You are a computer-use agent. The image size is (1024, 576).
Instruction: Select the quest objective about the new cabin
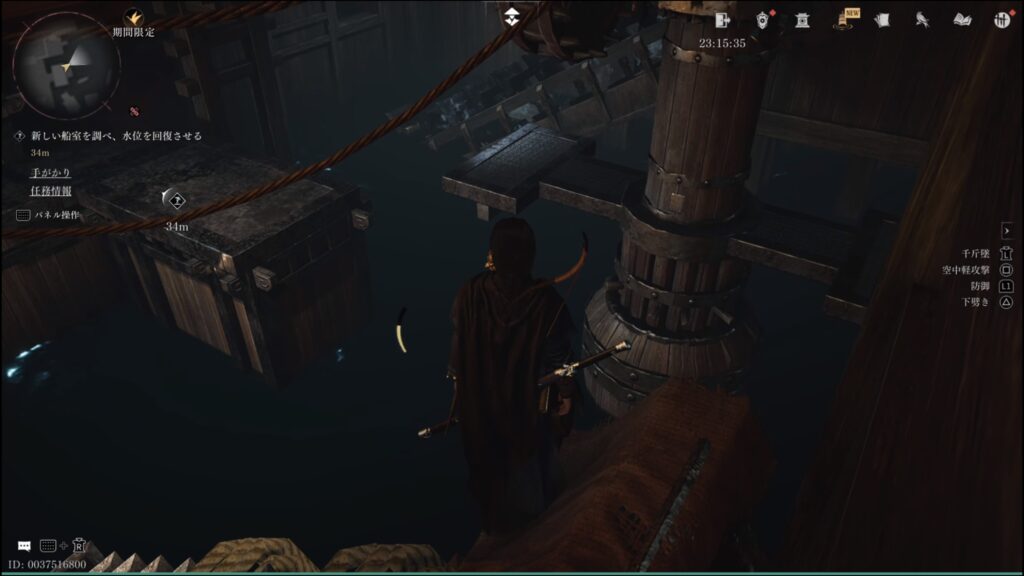[115, 135]
